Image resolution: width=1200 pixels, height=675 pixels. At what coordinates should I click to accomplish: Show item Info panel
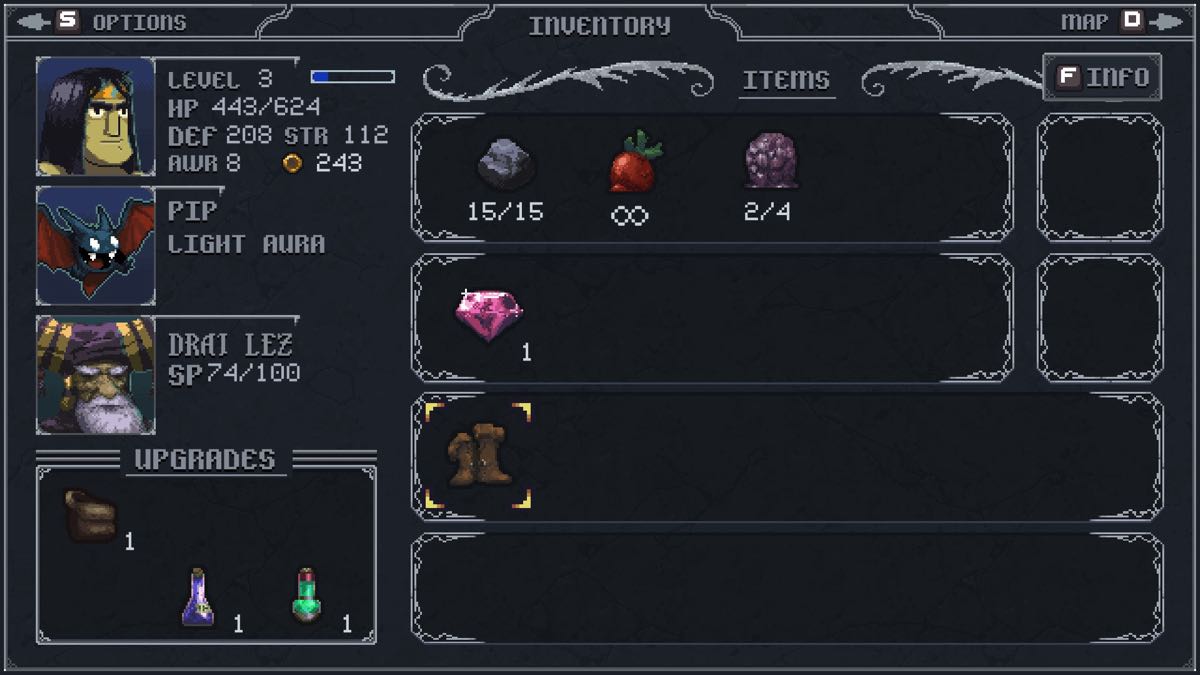coord(1102,77)
